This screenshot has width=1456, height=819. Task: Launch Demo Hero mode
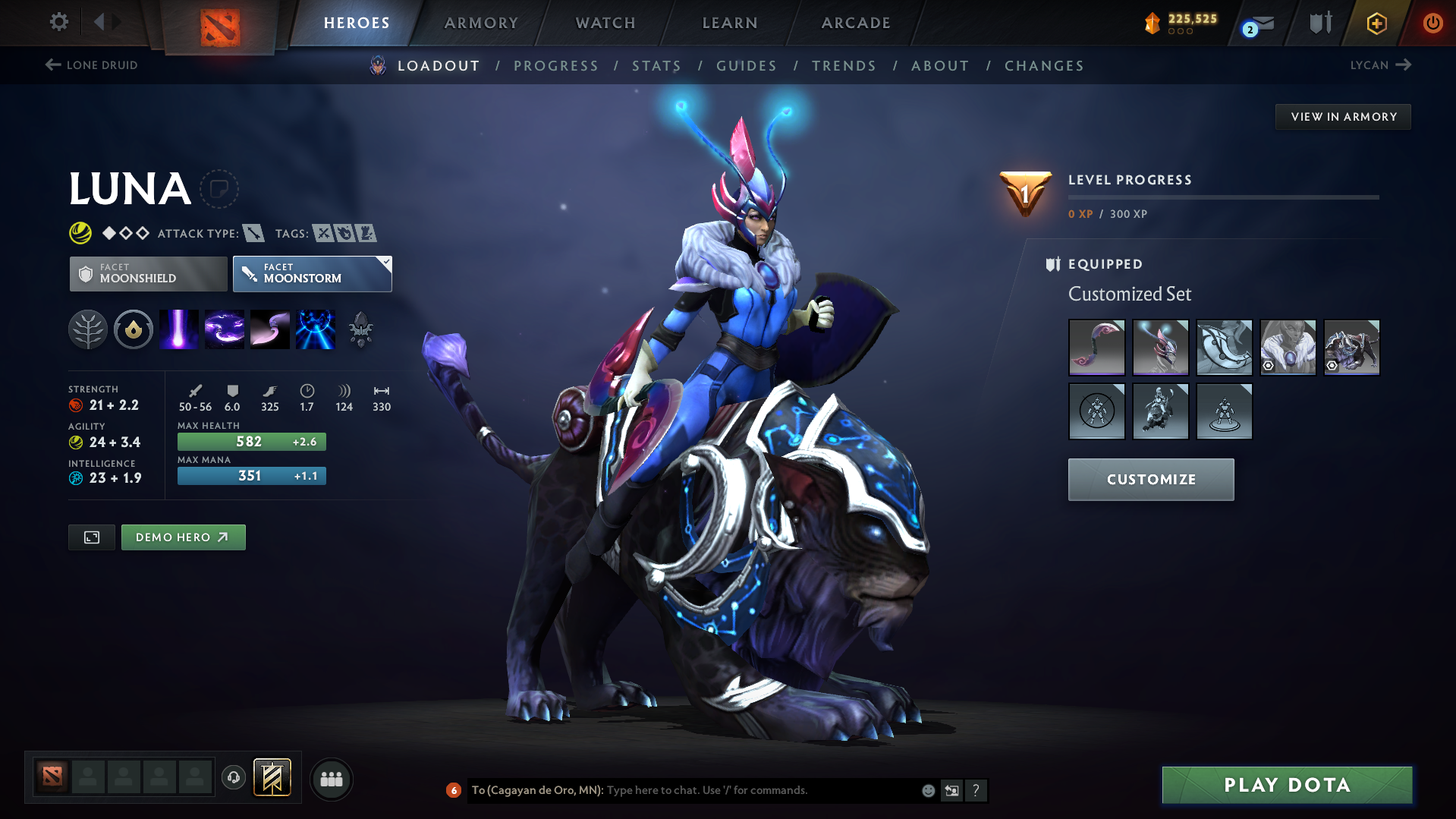(x=183, y=537)
